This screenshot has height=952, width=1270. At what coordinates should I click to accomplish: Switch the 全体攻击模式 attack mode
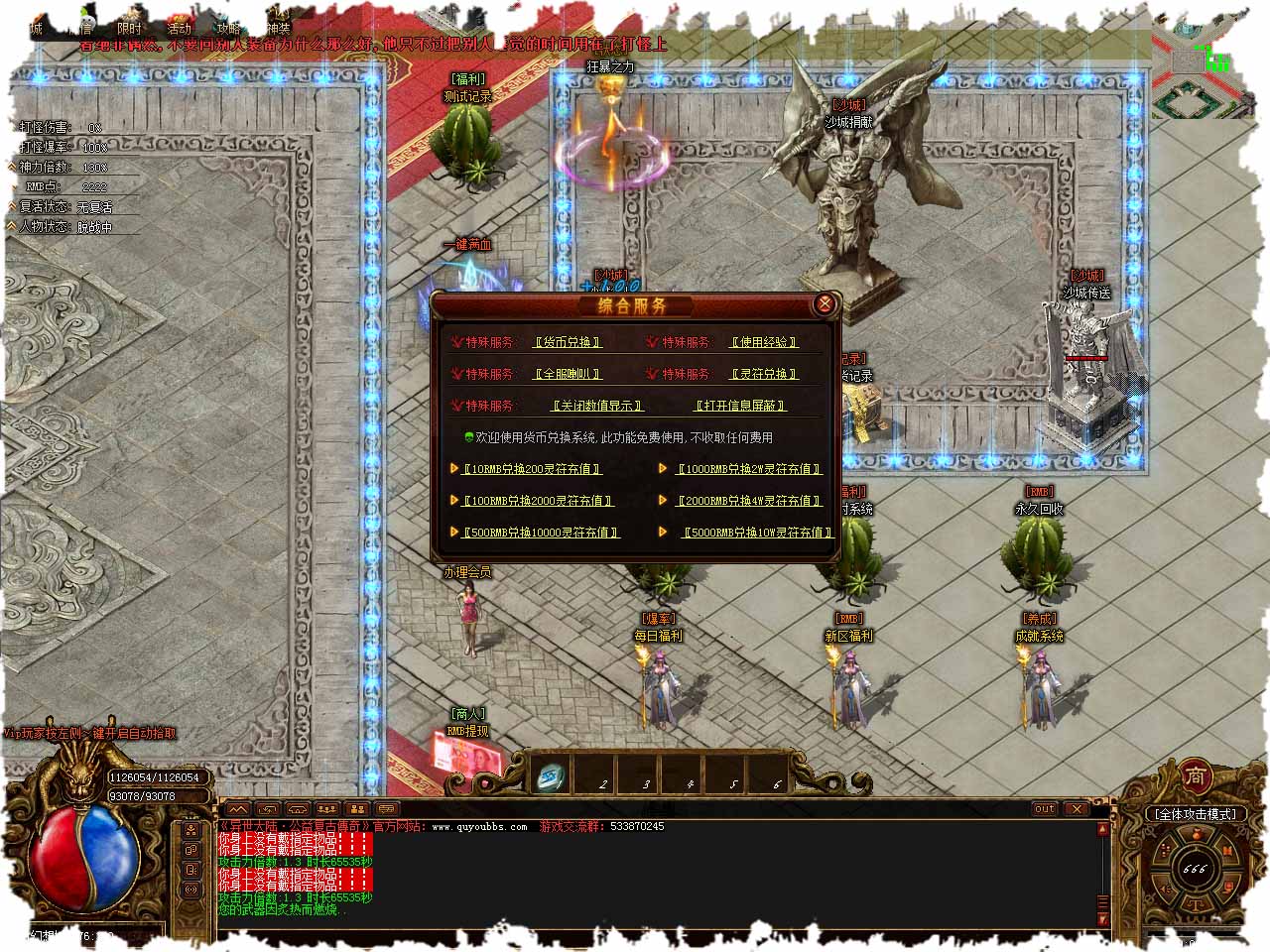click(1195, 814)
